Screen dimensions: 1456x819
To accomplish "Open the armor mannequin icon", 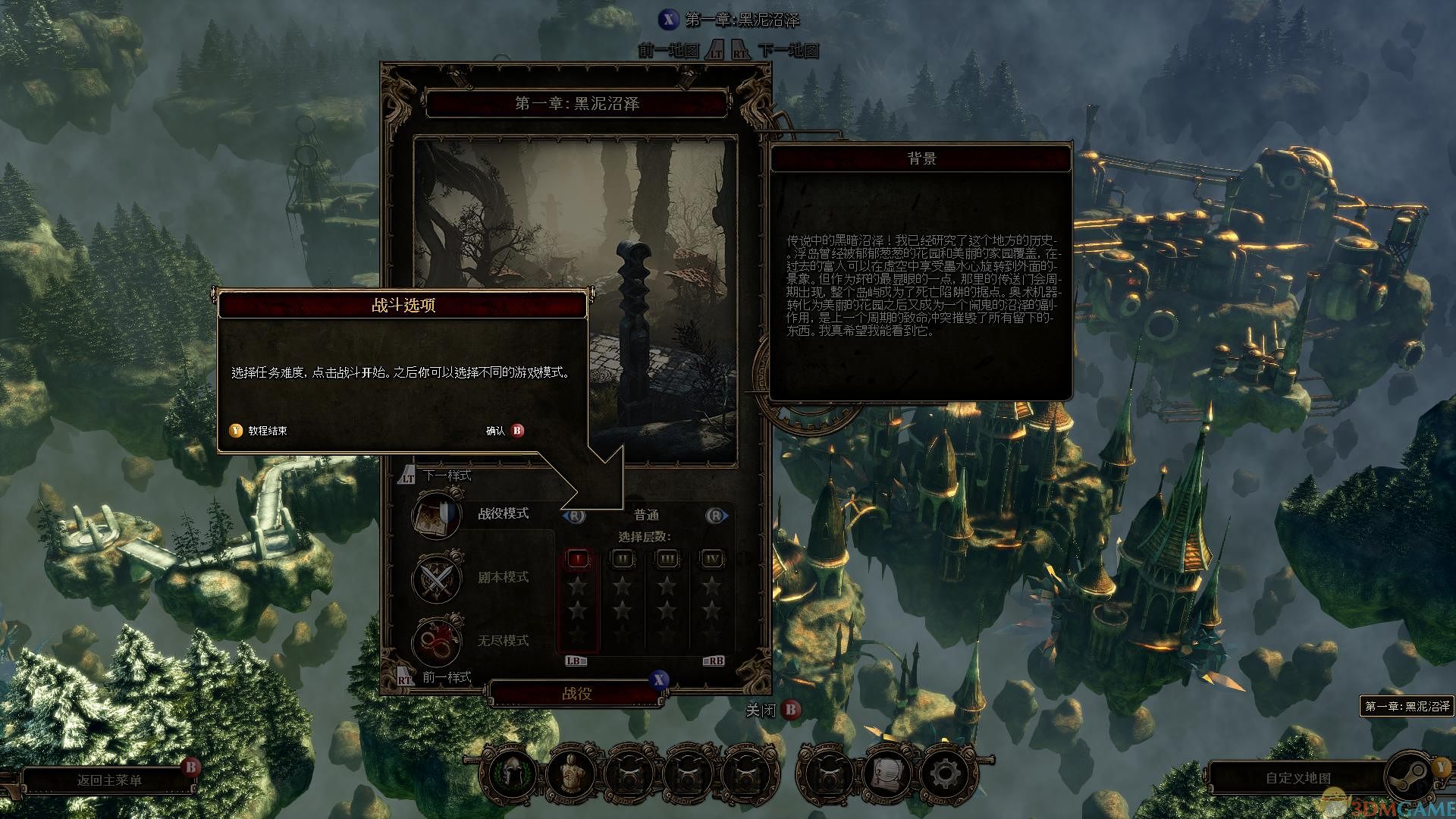I will tap(570, 774).
